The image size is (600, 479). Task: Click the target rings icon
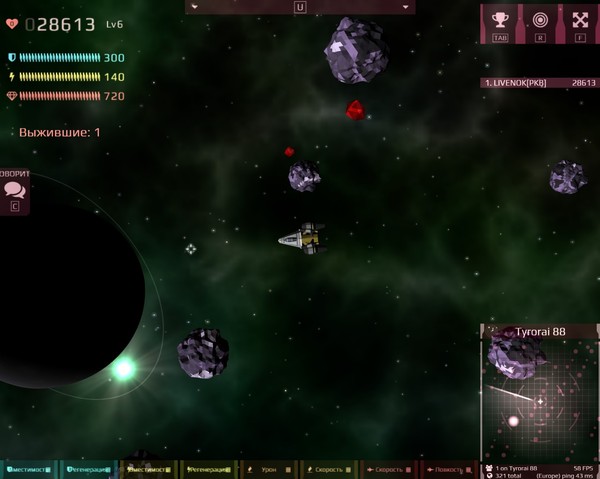click(x=540, y=19)
